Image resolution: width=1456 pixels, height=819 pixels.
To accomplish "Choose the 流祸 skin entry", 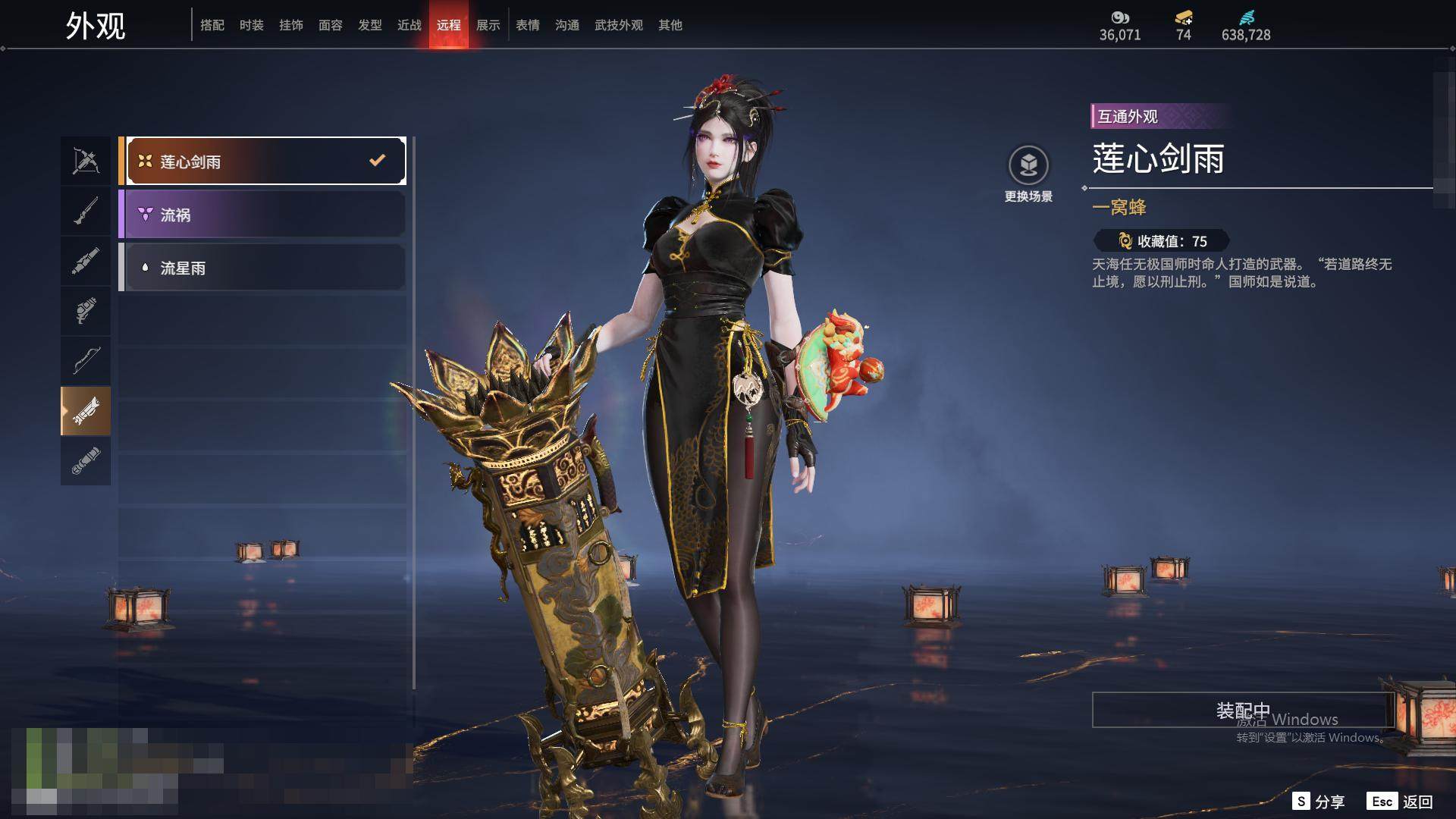I will point(262,215).
